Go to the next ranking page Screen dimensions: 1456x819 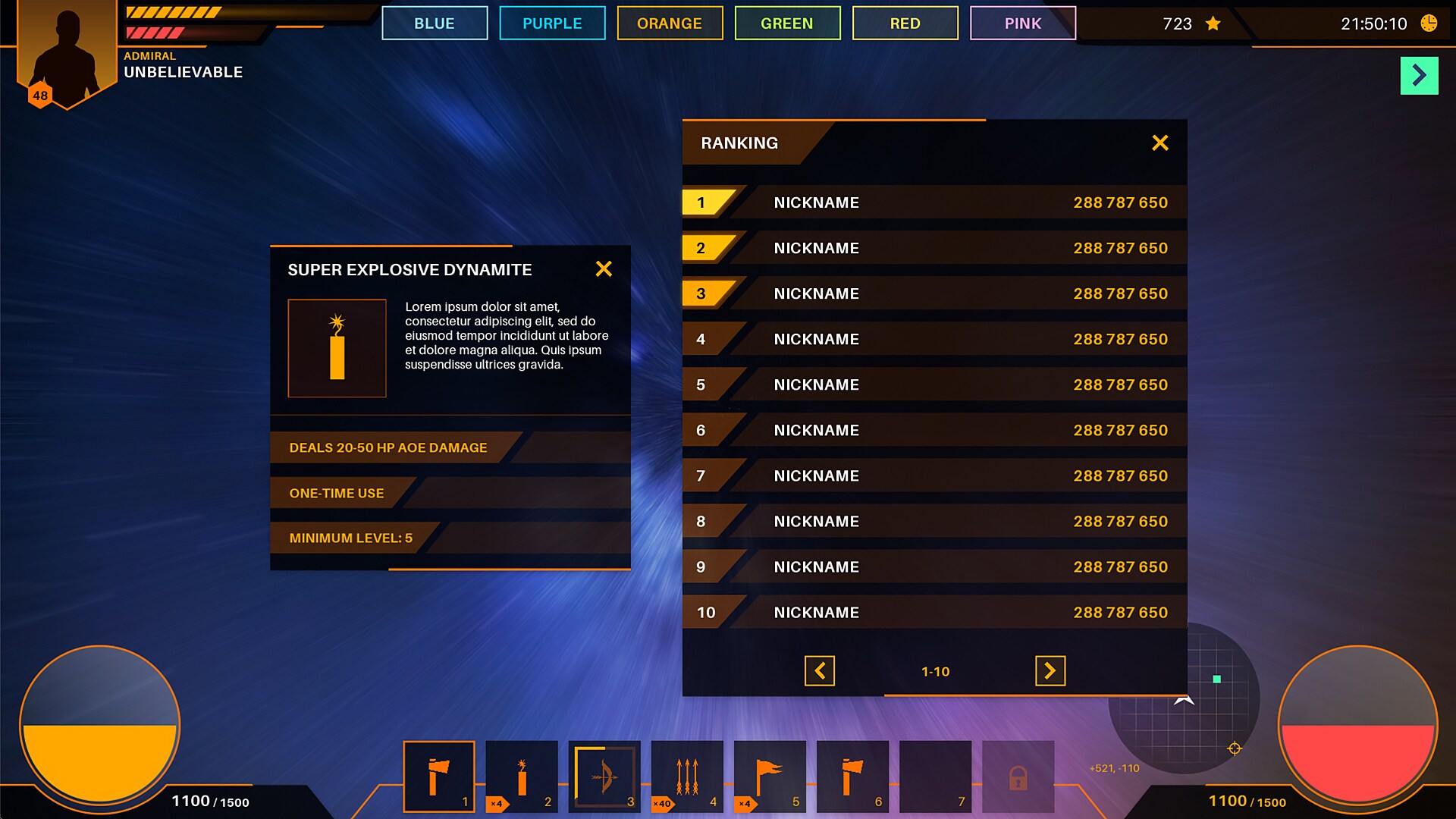click(1050, 671)
